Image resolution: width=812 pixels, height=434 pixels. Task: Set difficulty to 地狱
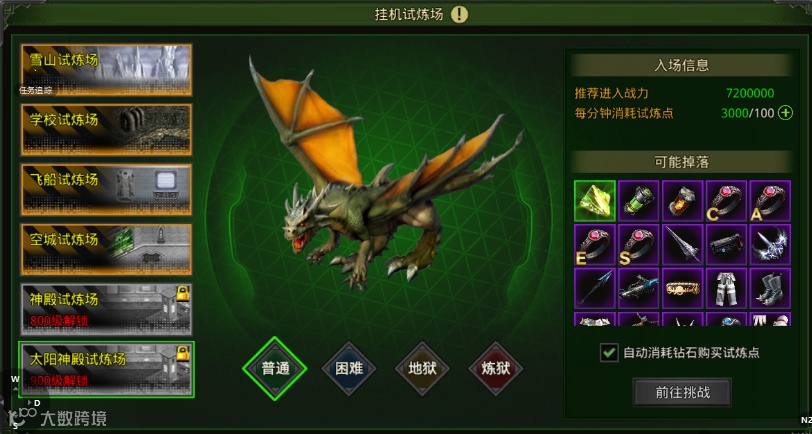click(423, 367)
